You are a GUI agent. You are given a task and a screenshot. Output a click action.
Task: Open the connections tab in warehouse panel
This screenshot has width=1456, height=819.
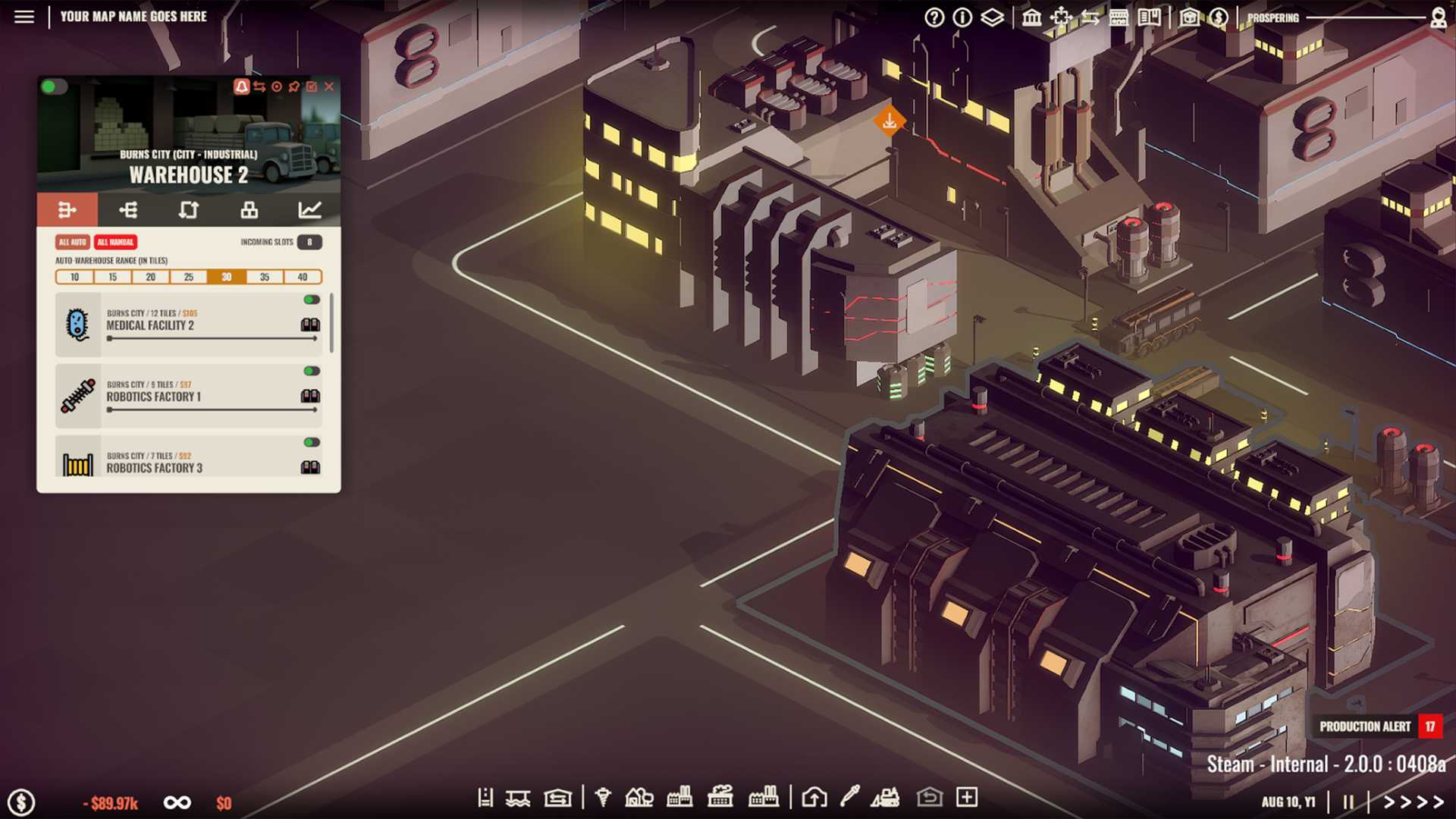[129, 211]
